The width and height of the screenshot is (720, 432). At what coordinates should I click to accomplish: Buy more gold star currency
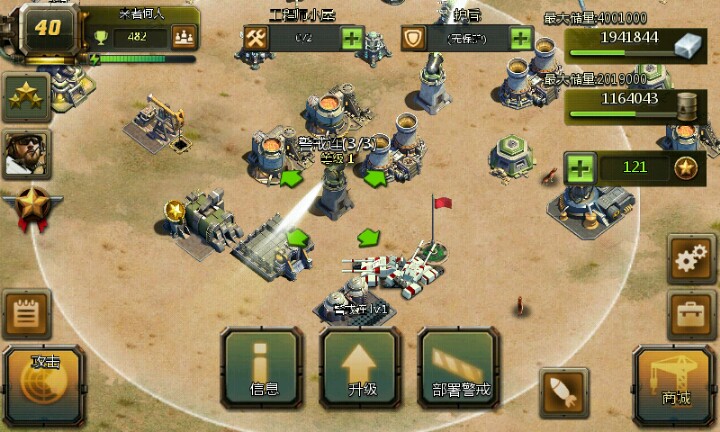point(581,167)
